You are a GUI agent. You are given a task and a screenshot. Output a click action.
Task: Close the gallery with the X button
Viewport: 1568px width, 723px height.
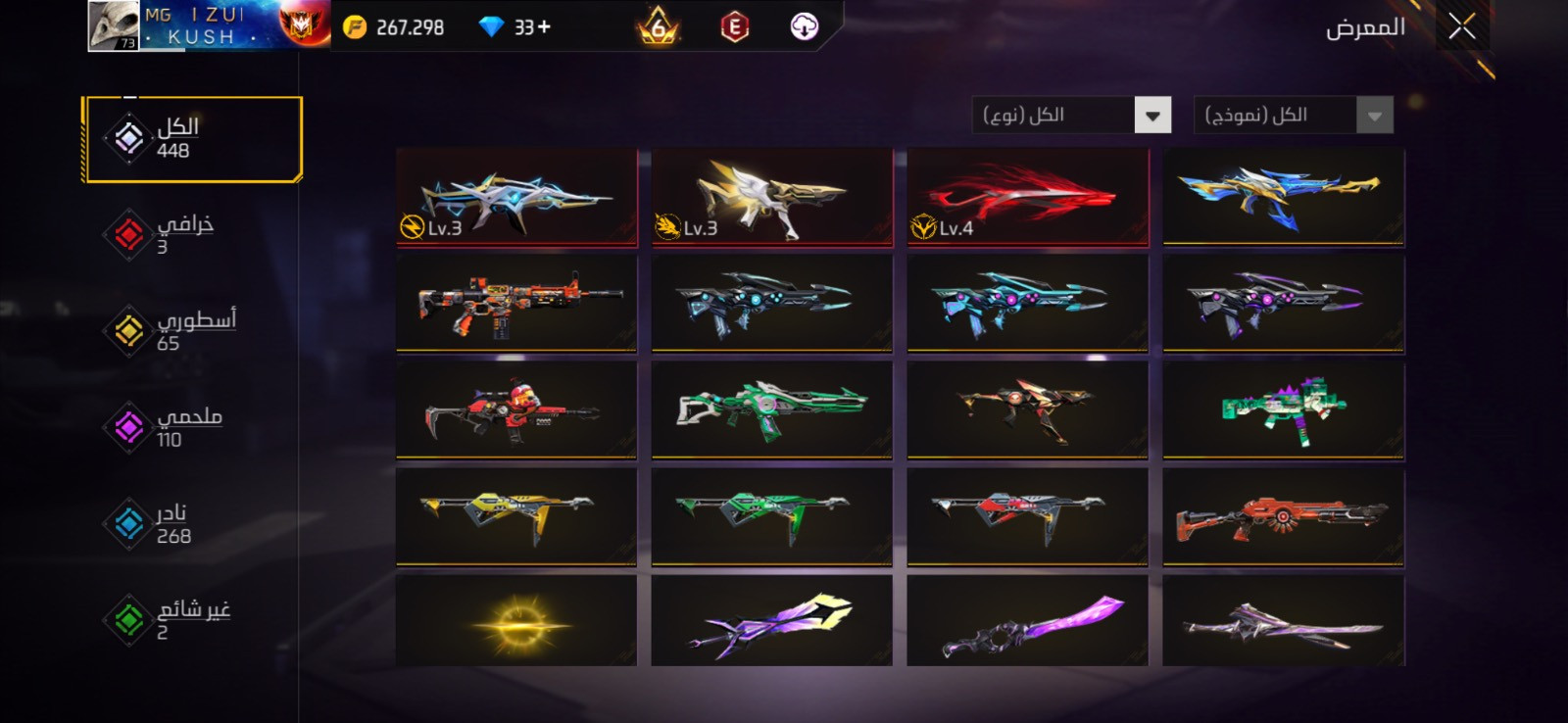[x=1461, y=26]
